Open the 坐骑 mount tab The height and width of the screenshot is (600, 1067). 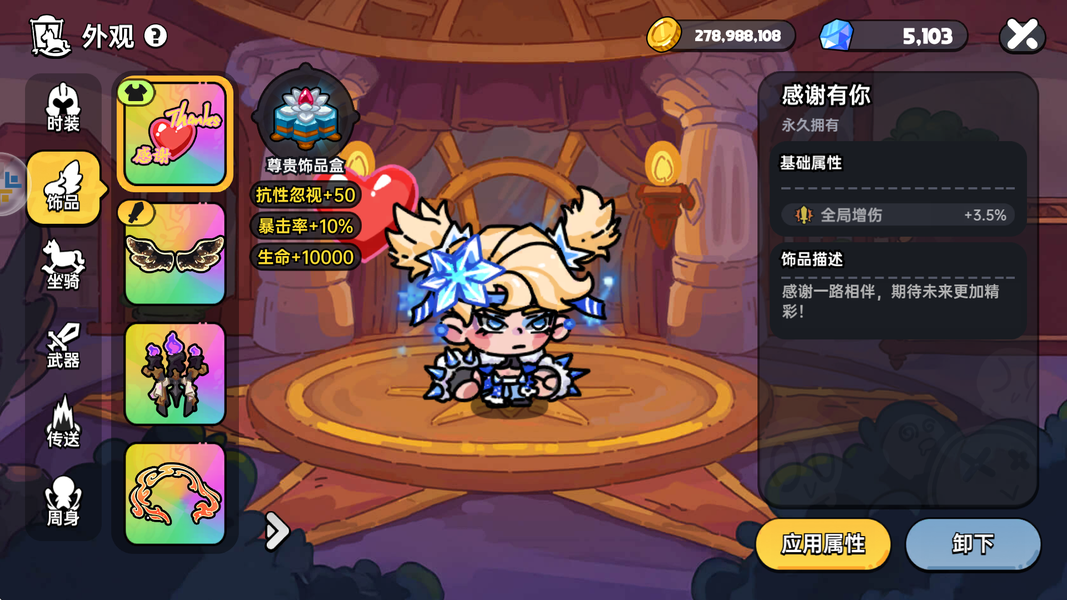point(63,265)
